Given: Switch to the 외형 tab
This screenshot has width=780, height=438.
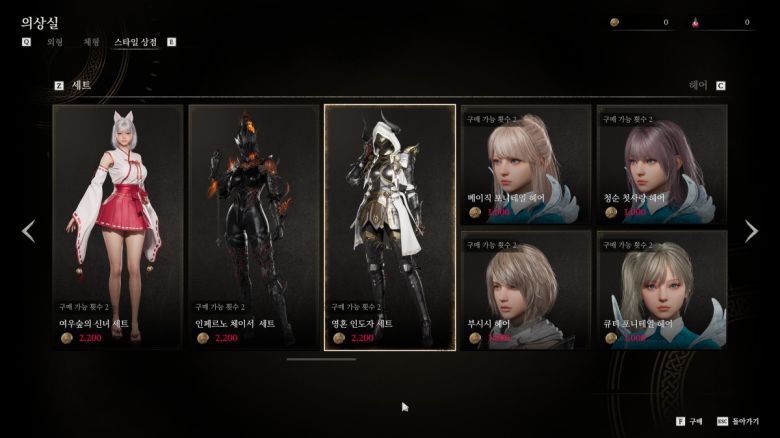Looking at the screenshot, I should (55, 42).
